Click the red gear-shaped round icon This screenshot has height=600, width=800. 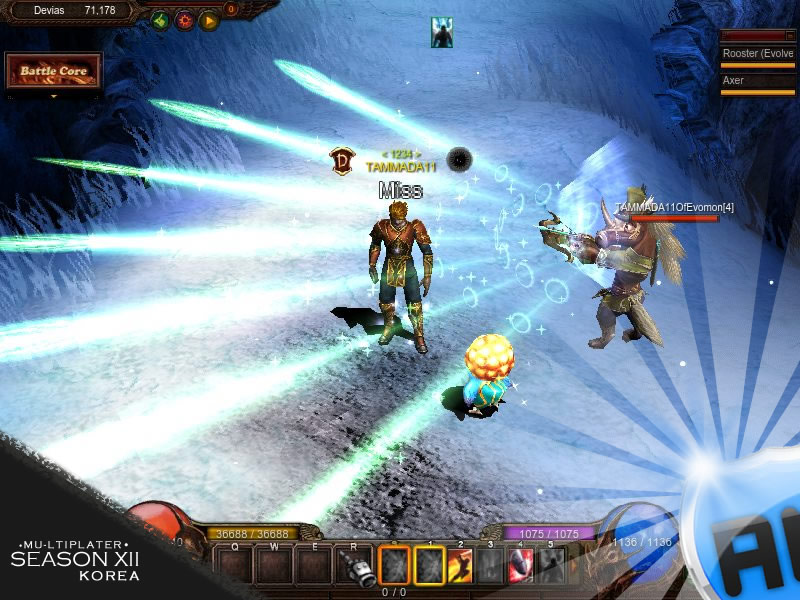(x=185, y=20)
